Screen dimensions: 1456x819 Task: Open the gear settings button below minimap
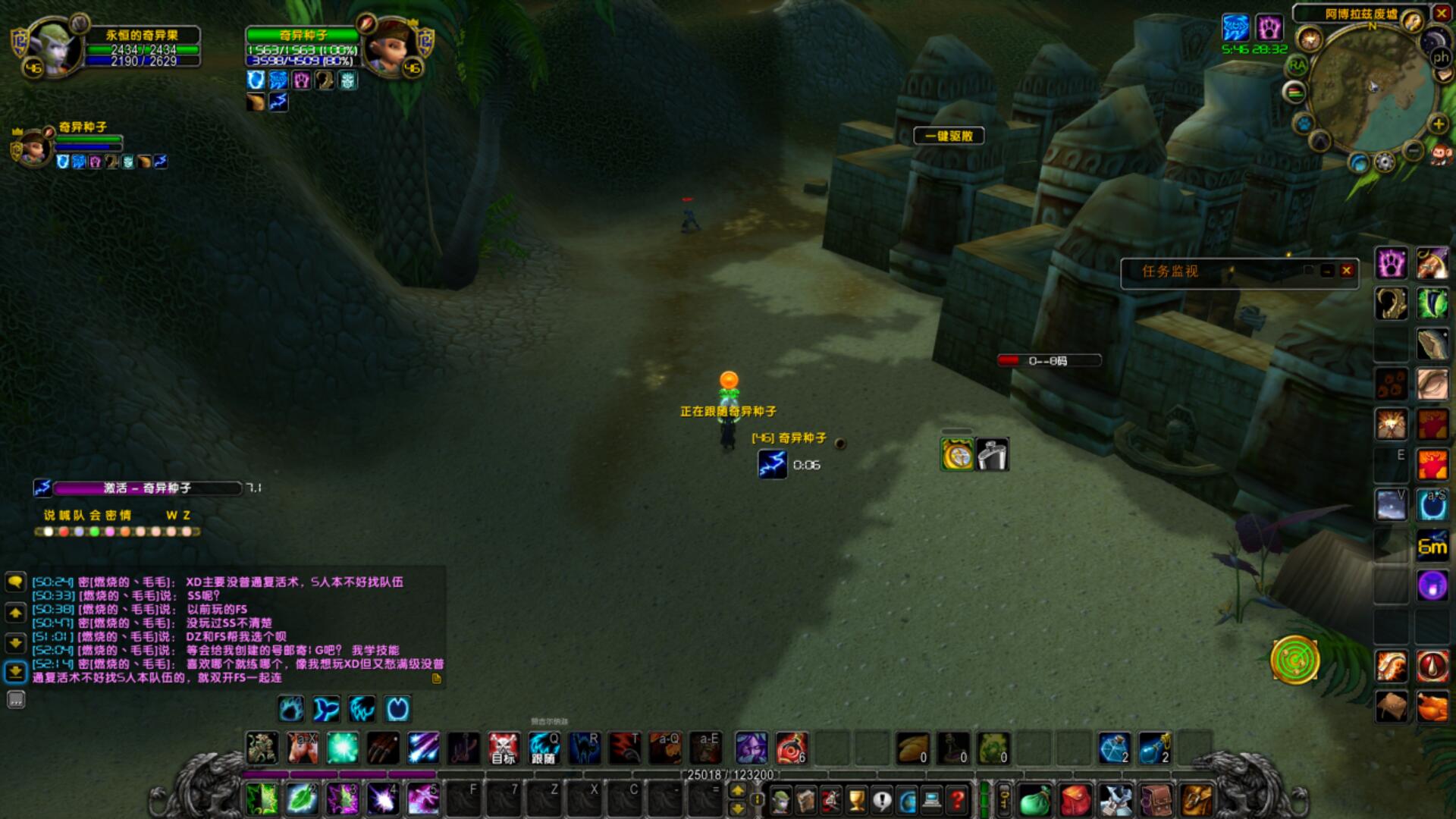pos(1385,162)
